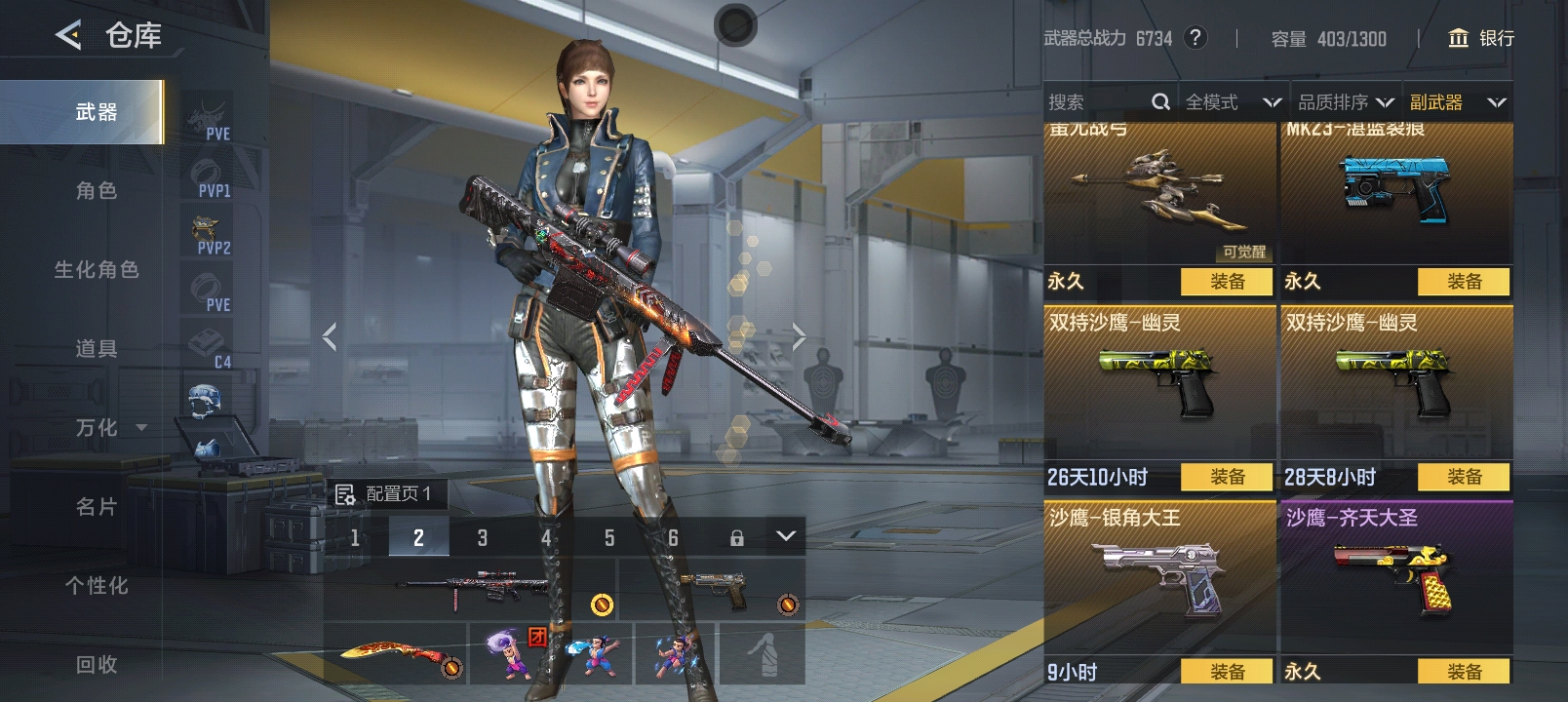Open the 全模式 mode dropdown
This screenshot has width=1568, height=702.
tap(1233, 102)
